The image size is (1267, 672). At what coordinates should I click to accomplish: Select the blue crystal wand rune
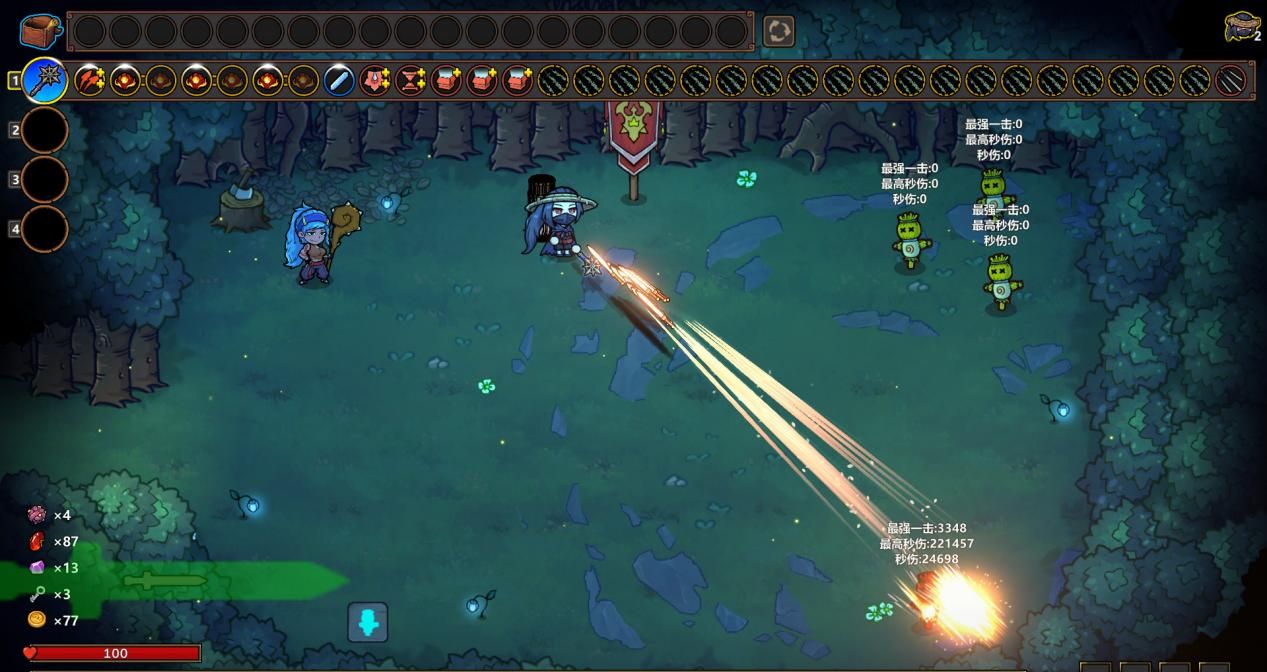click(x=339, y=80)
